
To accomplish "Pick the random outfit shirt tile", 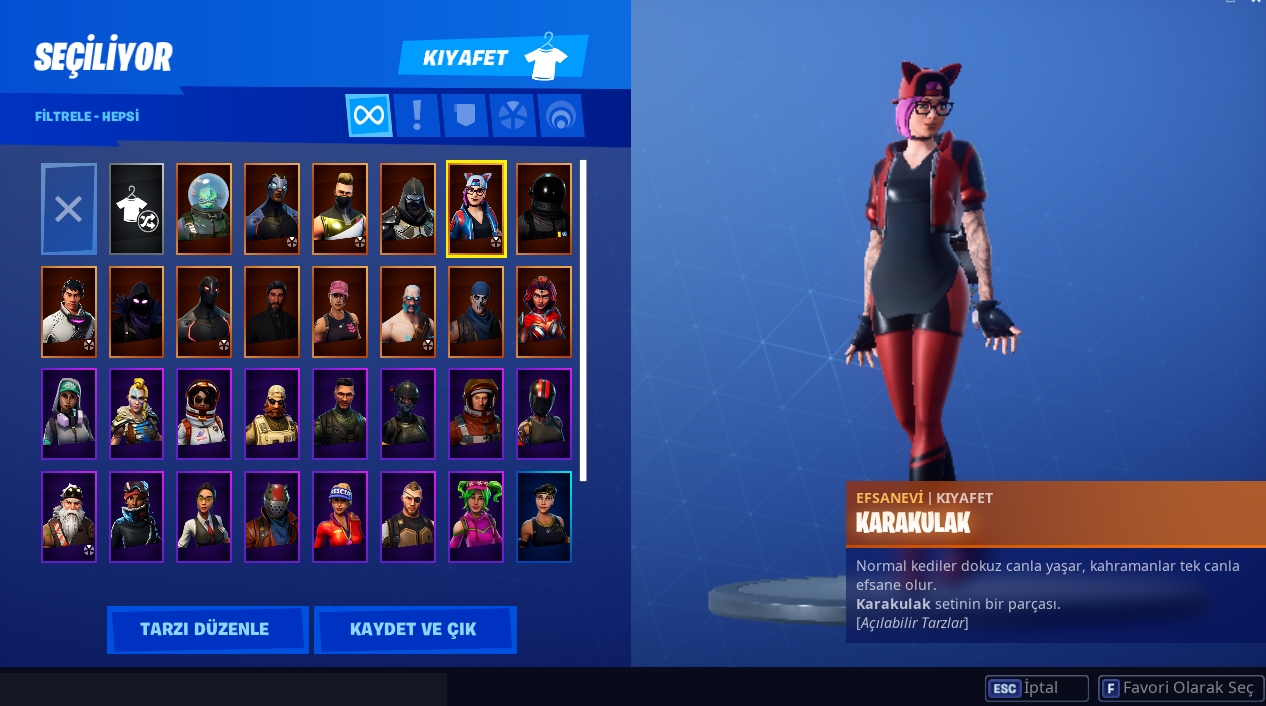I will (136, 209).
